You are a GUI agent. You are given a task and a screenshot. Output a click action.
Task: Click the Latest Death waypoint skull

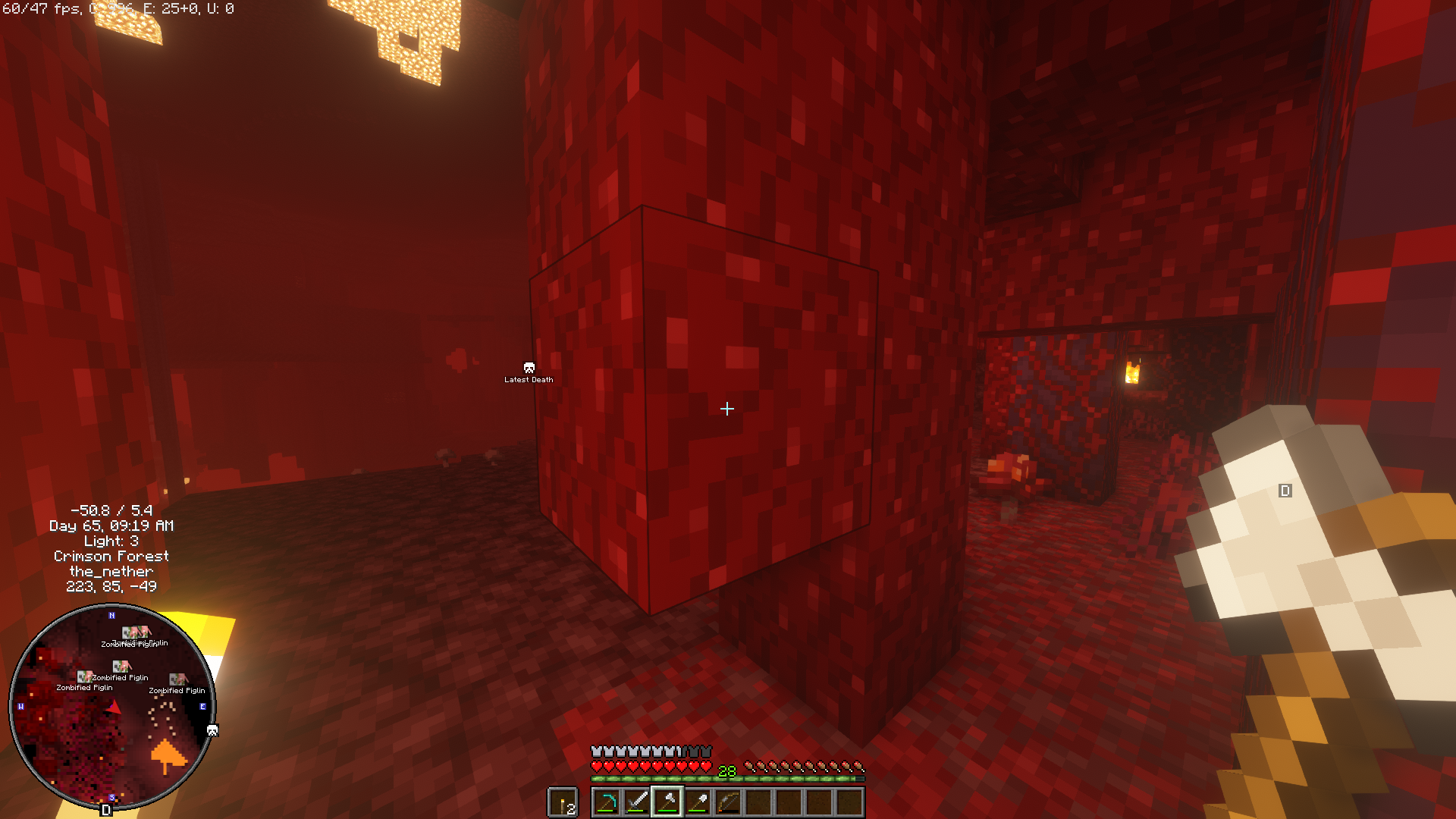point(529,368)
